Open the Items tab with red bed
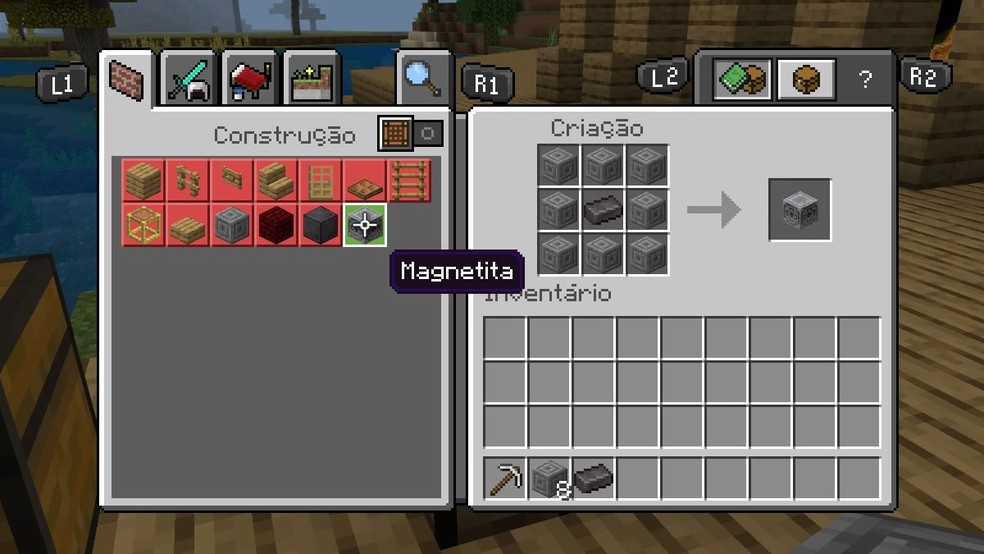Image resolution: width=984 pixels, height=554 pixels. [x=250, y=78]
